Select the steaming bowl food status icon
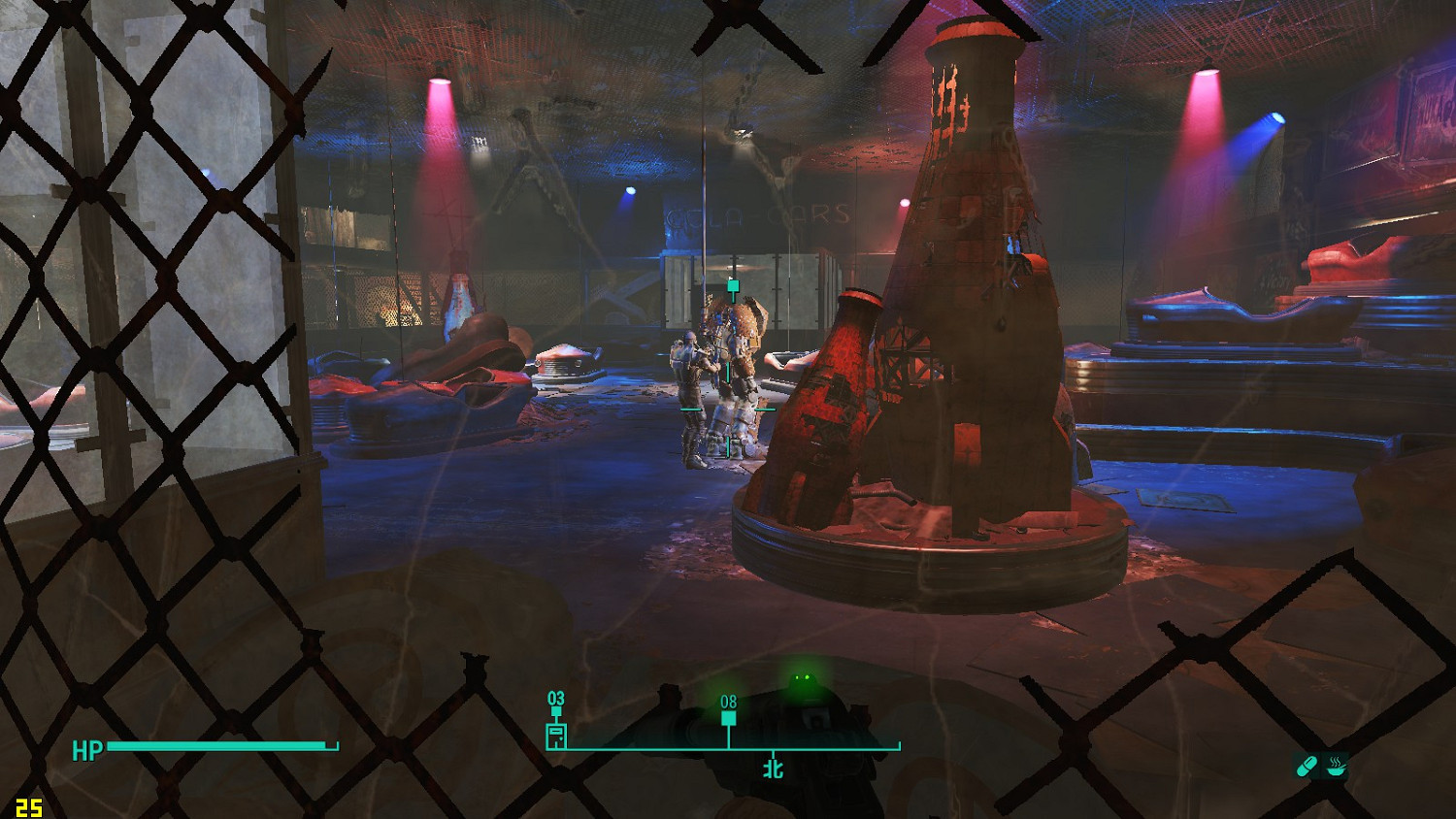 1337,767
